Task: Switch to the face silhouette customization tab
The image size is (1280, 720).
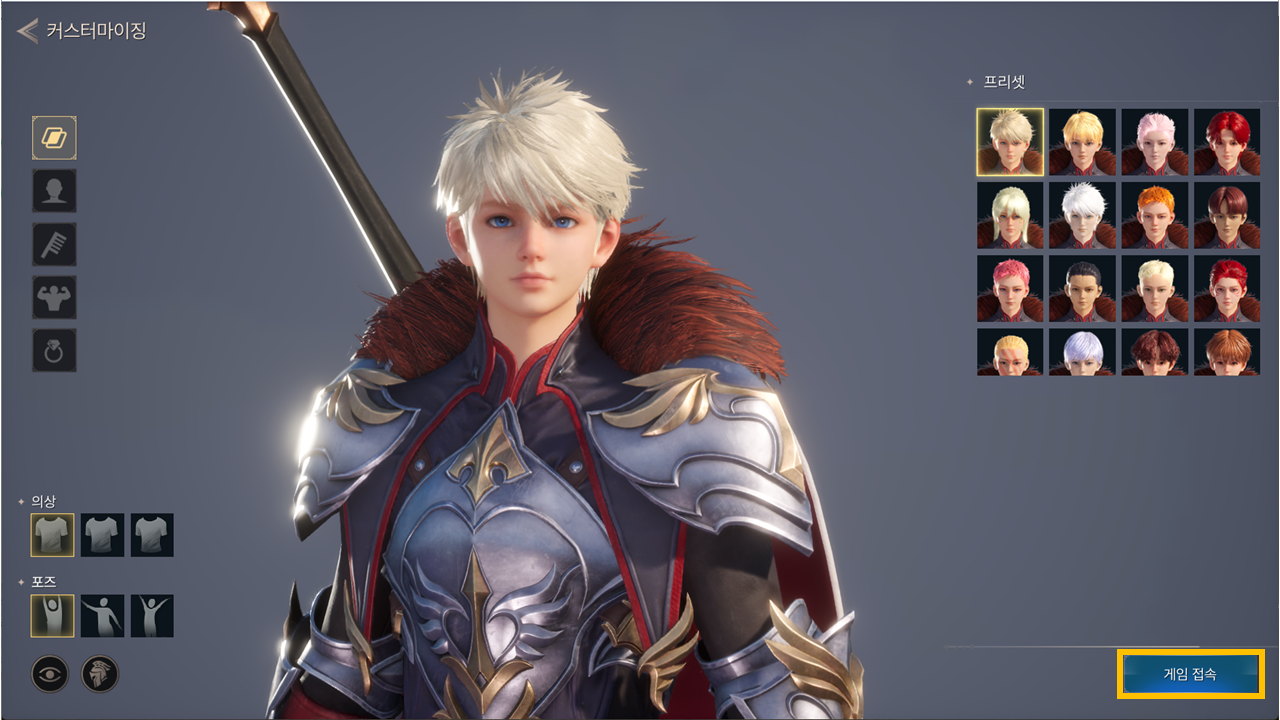Action: [54, 191]
